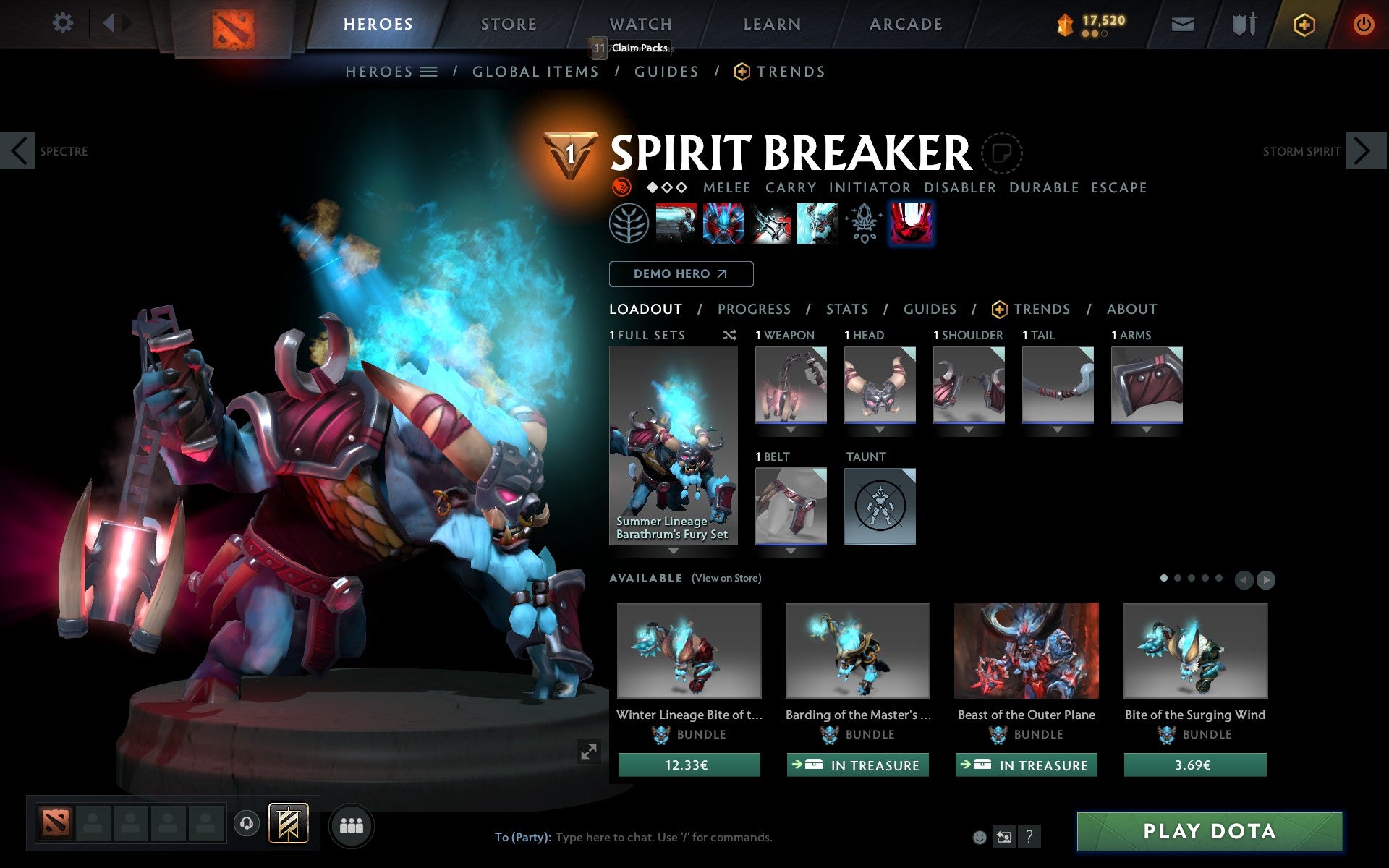Expand the 1 Belt slot dropdown arrow

[790, 550]
